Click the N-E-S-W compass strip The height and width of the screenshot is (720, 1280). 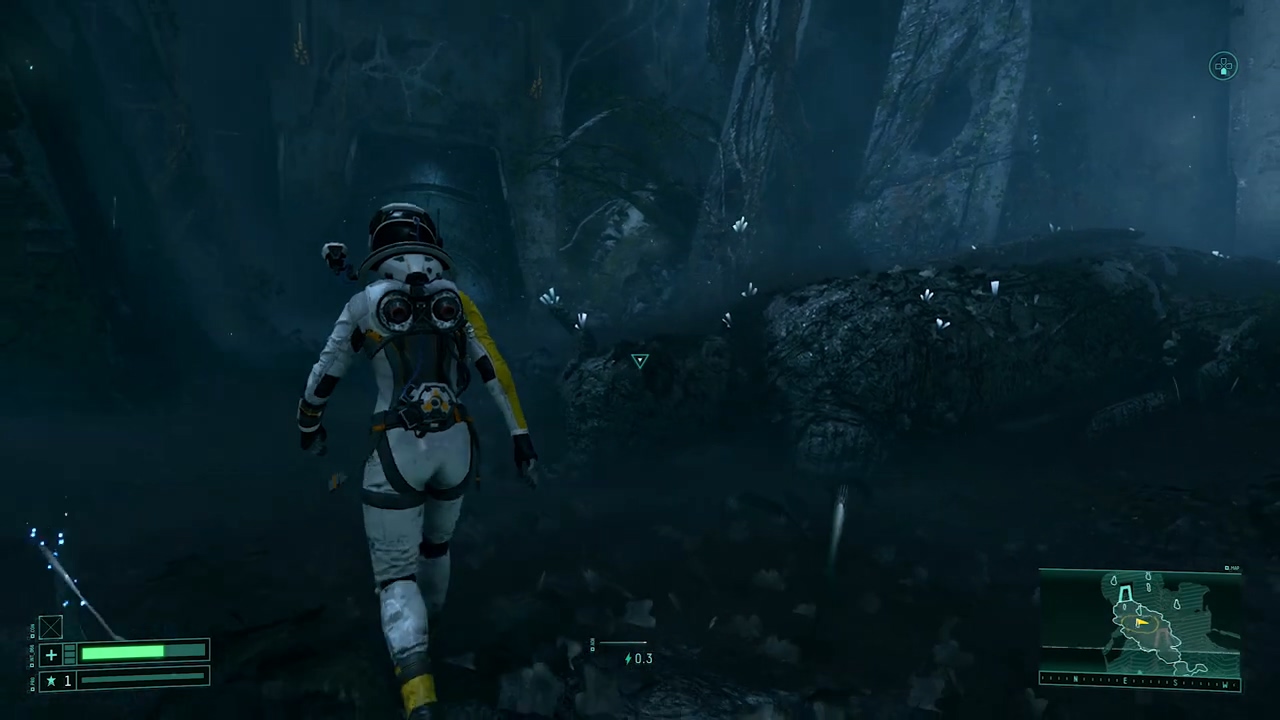click(x=1139, y=683)
